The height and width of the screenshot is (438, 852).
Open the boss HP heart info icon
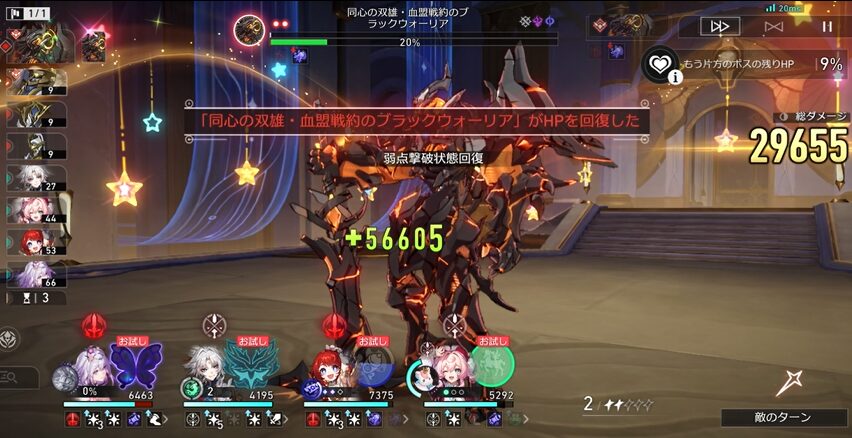click(660, 66)
